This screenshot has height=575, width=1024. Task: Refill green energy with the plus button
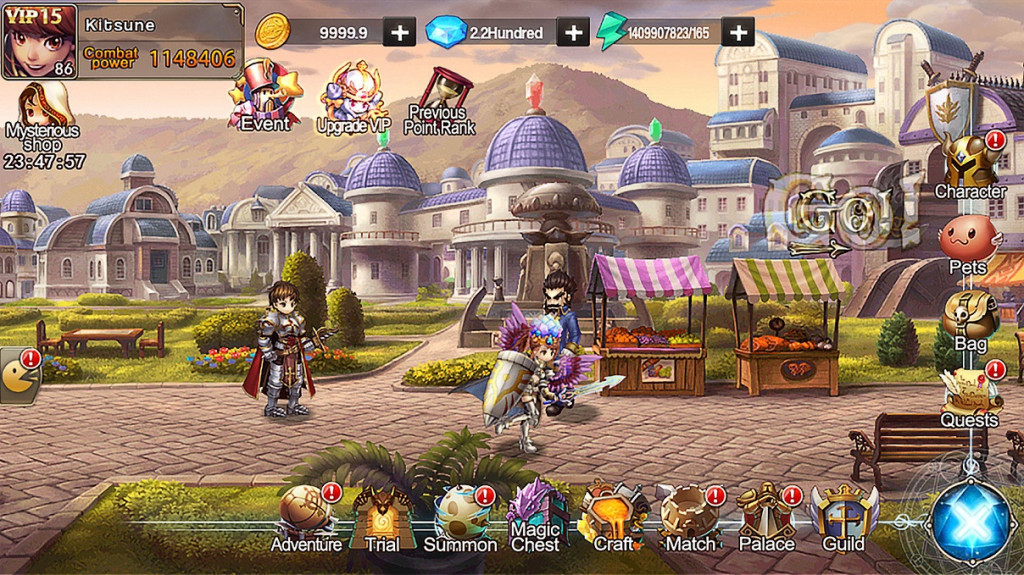point(738,32)
